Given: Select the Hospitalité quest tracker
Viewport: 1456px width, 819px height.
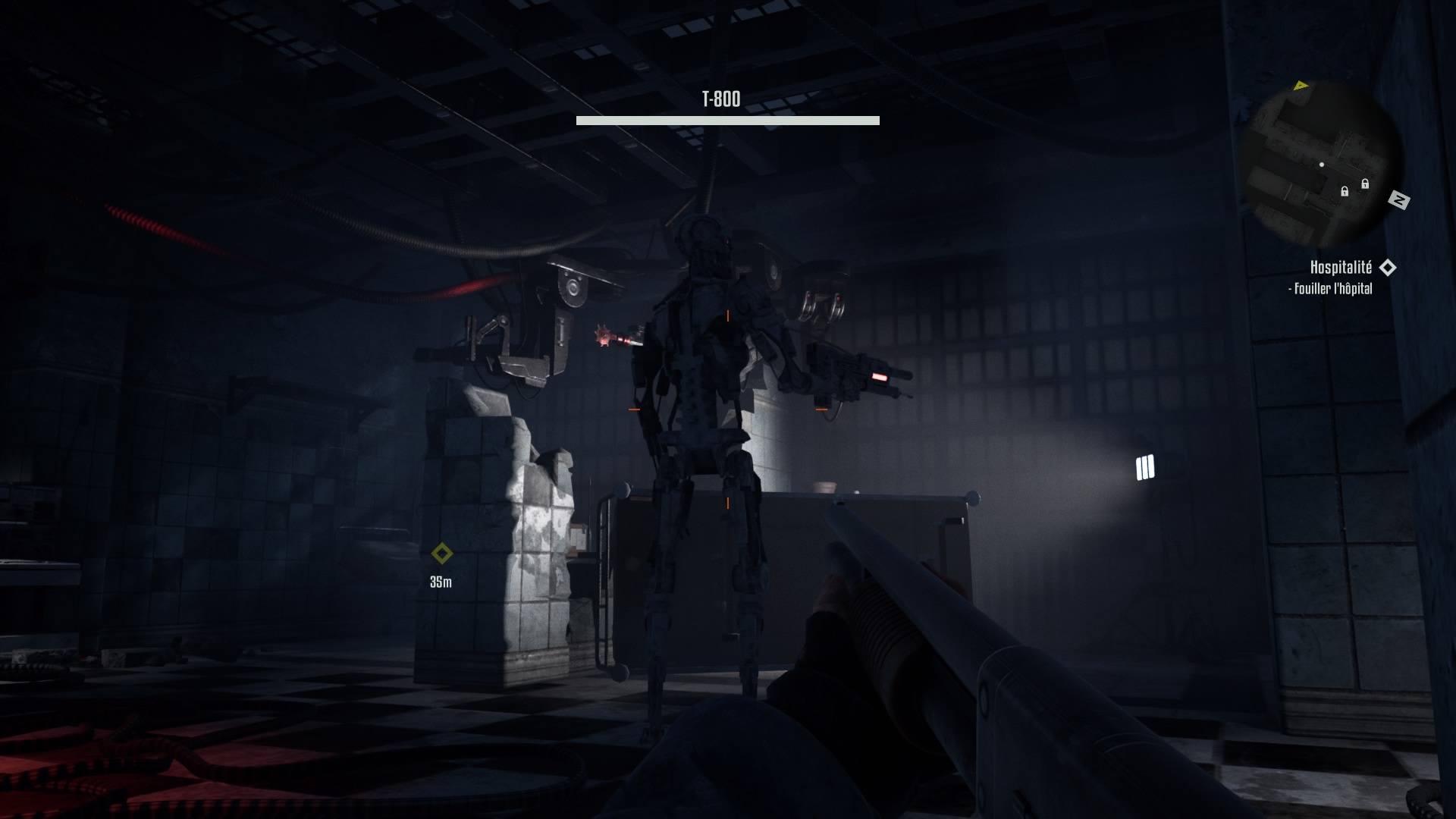Looking at the screenshot, I should (x=1341, y=268).
